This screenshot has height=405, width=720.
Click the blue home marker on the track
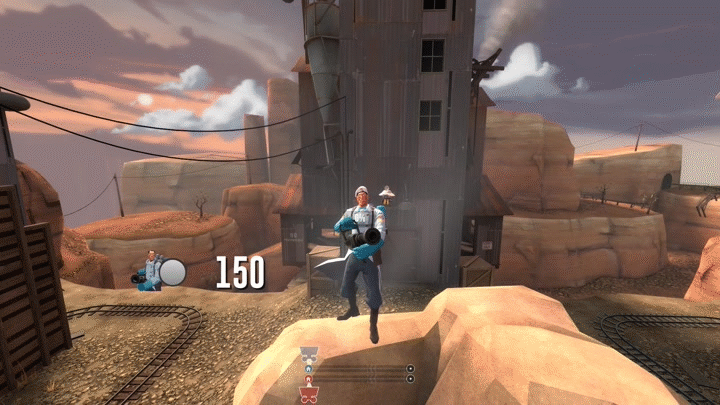pyautogui.click(x=309, y=369)
